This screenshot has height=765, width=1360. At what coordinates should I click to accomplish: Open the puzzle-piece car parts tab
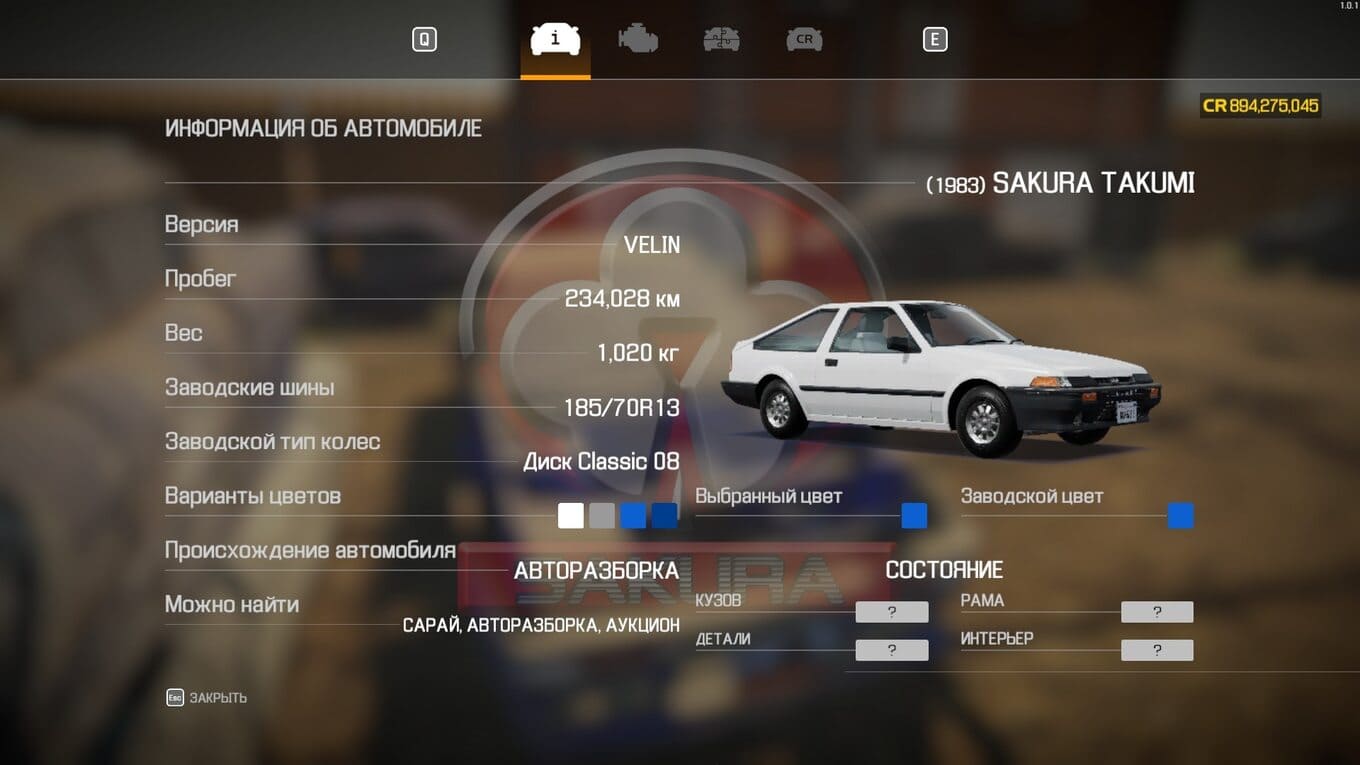pos(721,40)
